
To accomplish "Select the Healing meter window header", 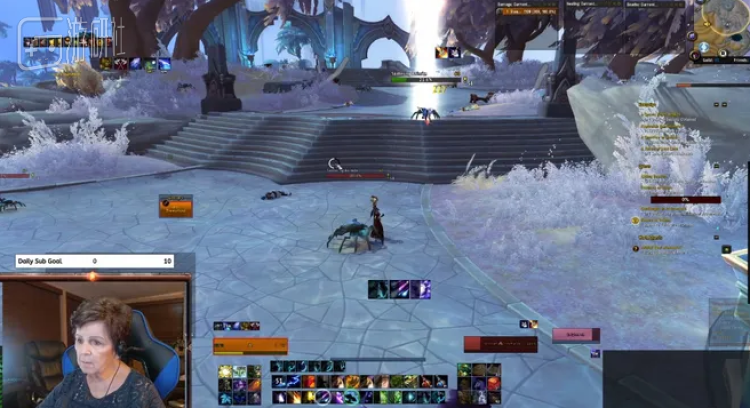I will click(595, 4).
